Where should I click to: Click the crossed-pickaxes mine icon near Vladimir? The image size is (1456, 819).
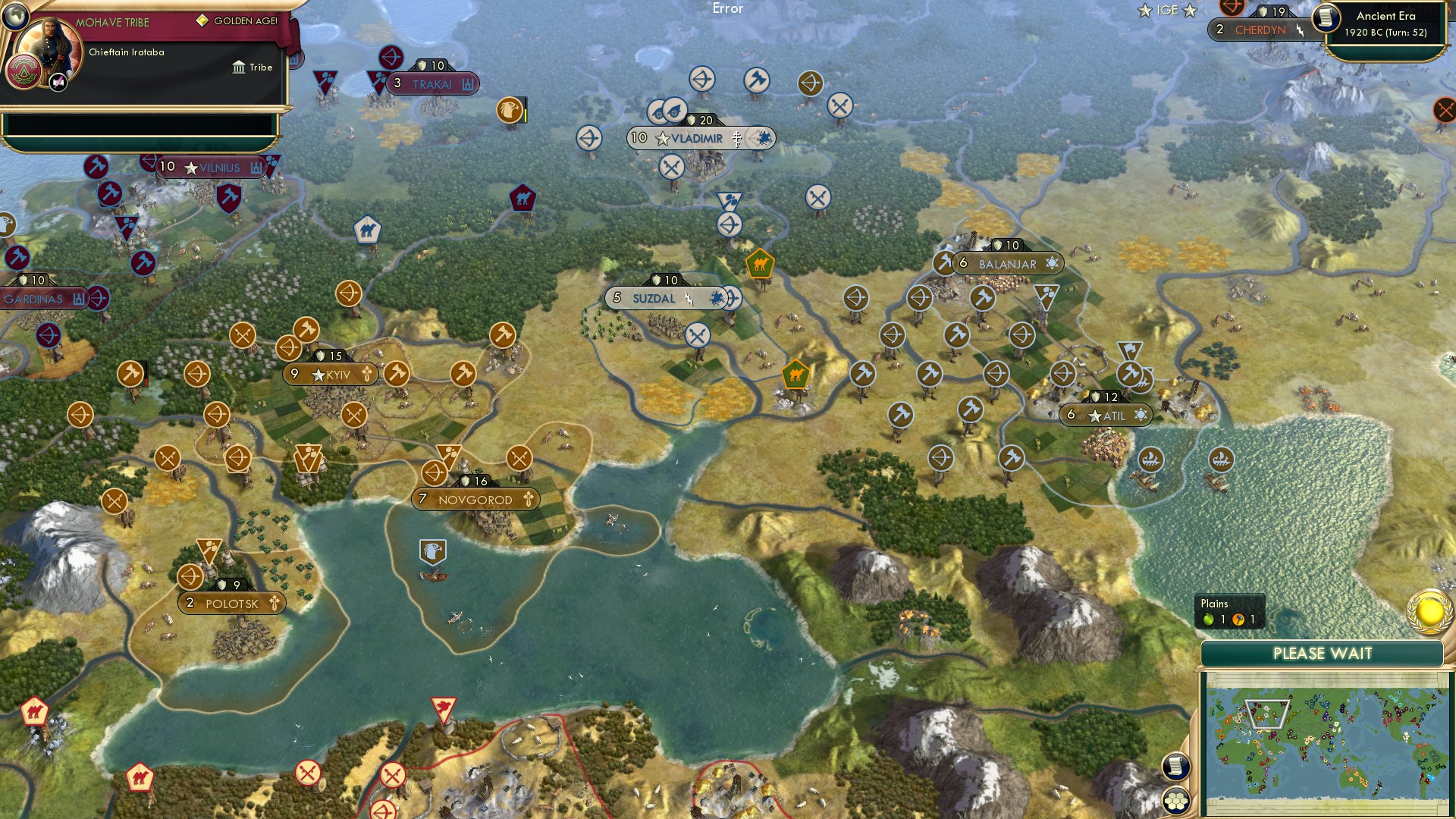[x=670, y=165]
